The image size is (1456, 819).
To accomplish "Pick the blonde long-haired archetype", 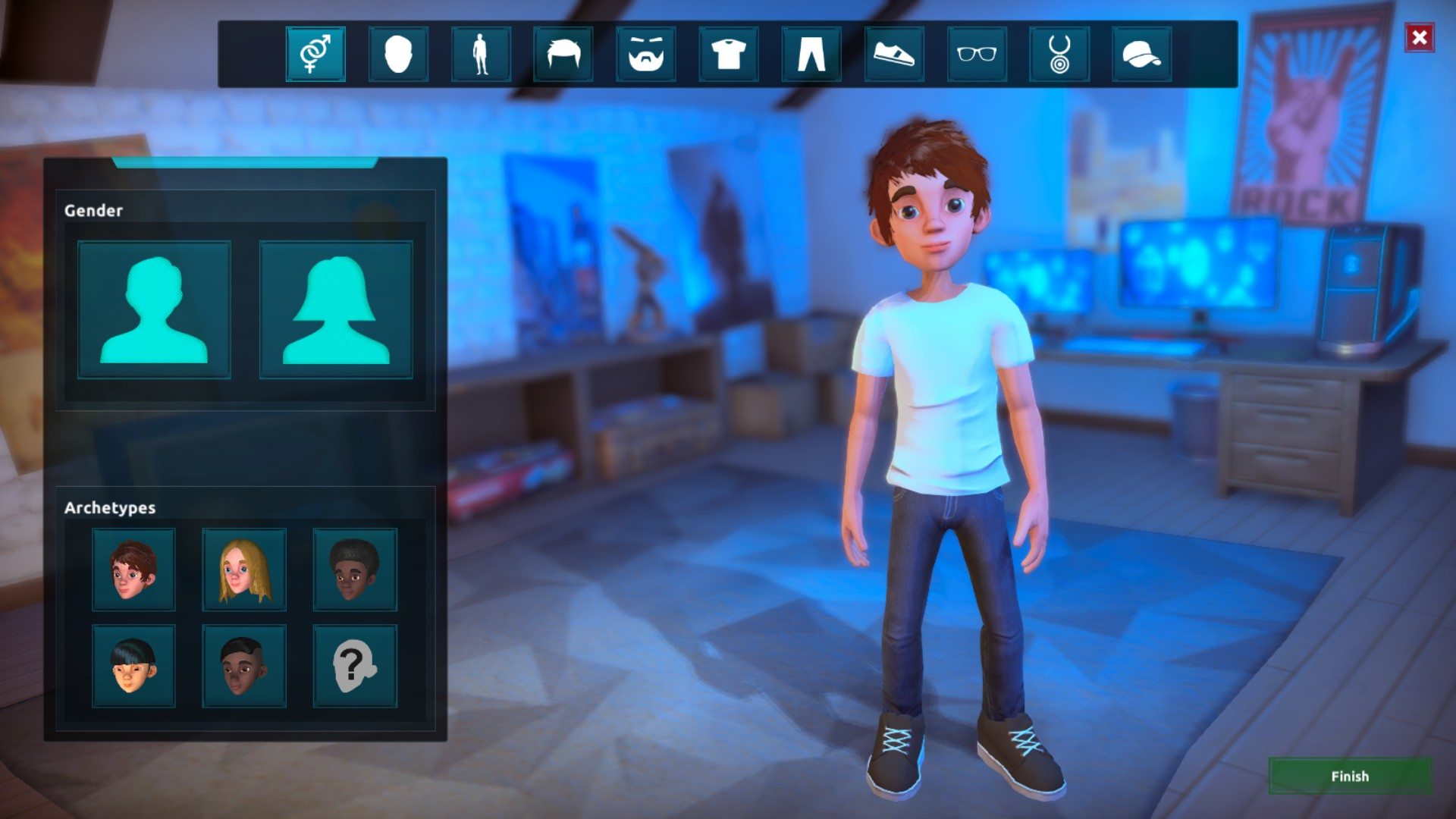I will pos(244,570).
